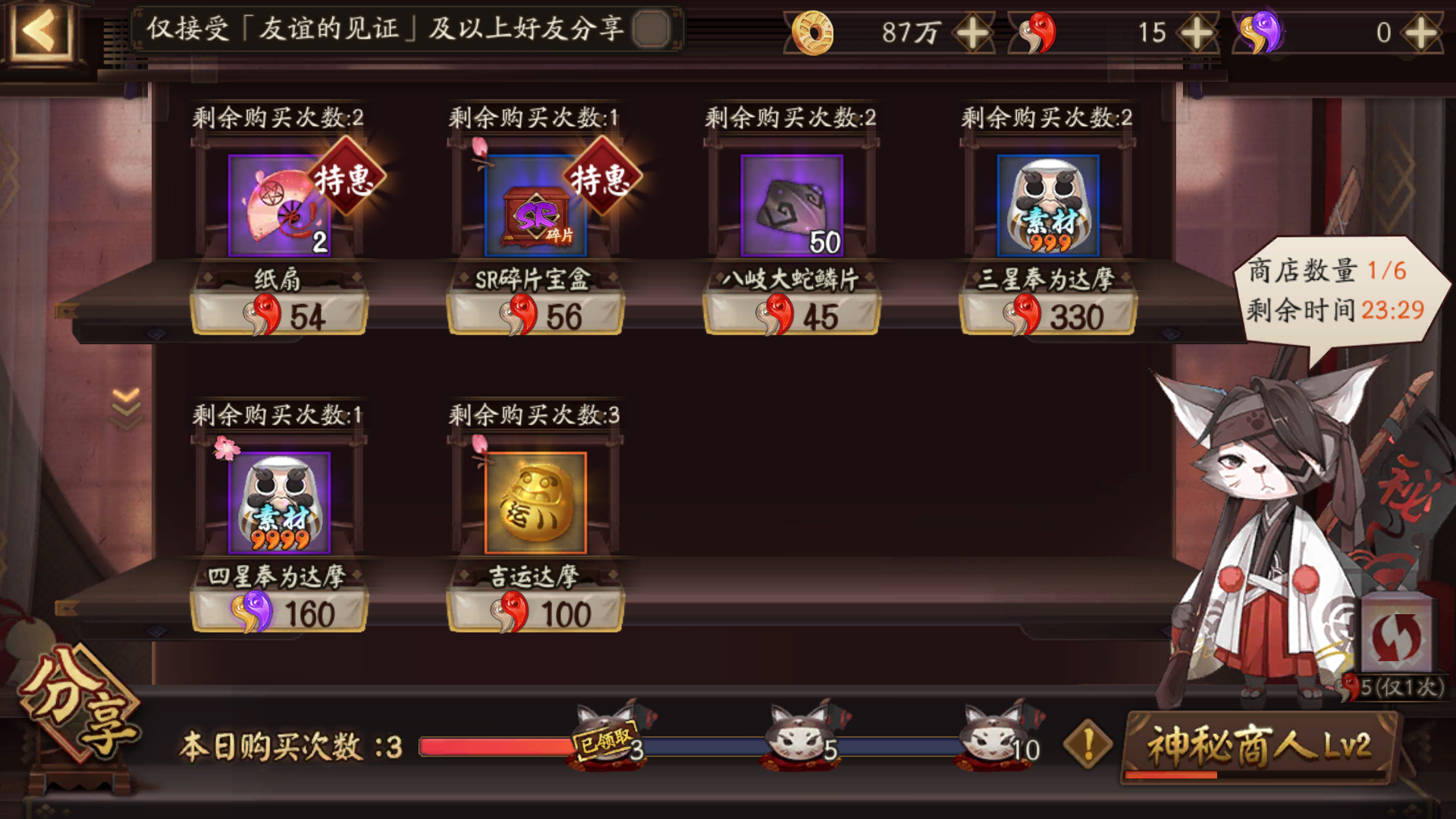1456x819 pixels.
Task: Select the 四星奉为达摩 item thumbnail
Action: (x=279, y=500)
